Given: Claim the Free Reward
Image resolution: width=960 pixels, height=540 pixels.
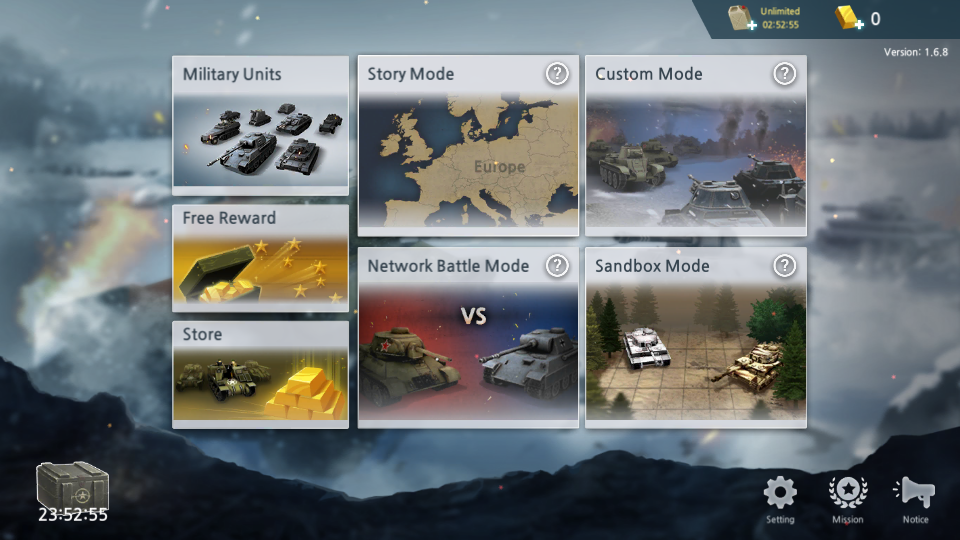Looking at the screenshot, I should [x=260, y=258].
